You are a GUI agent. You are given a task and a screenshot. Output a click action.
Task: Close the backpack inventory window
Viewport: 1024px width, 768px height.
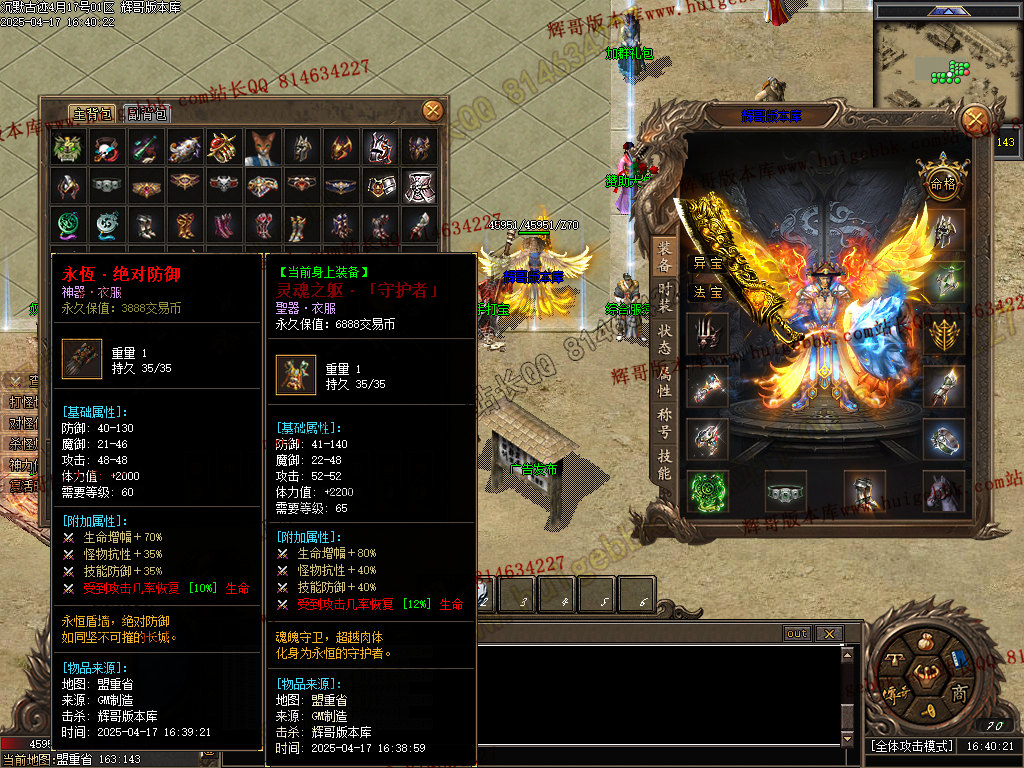click(433, 110)
